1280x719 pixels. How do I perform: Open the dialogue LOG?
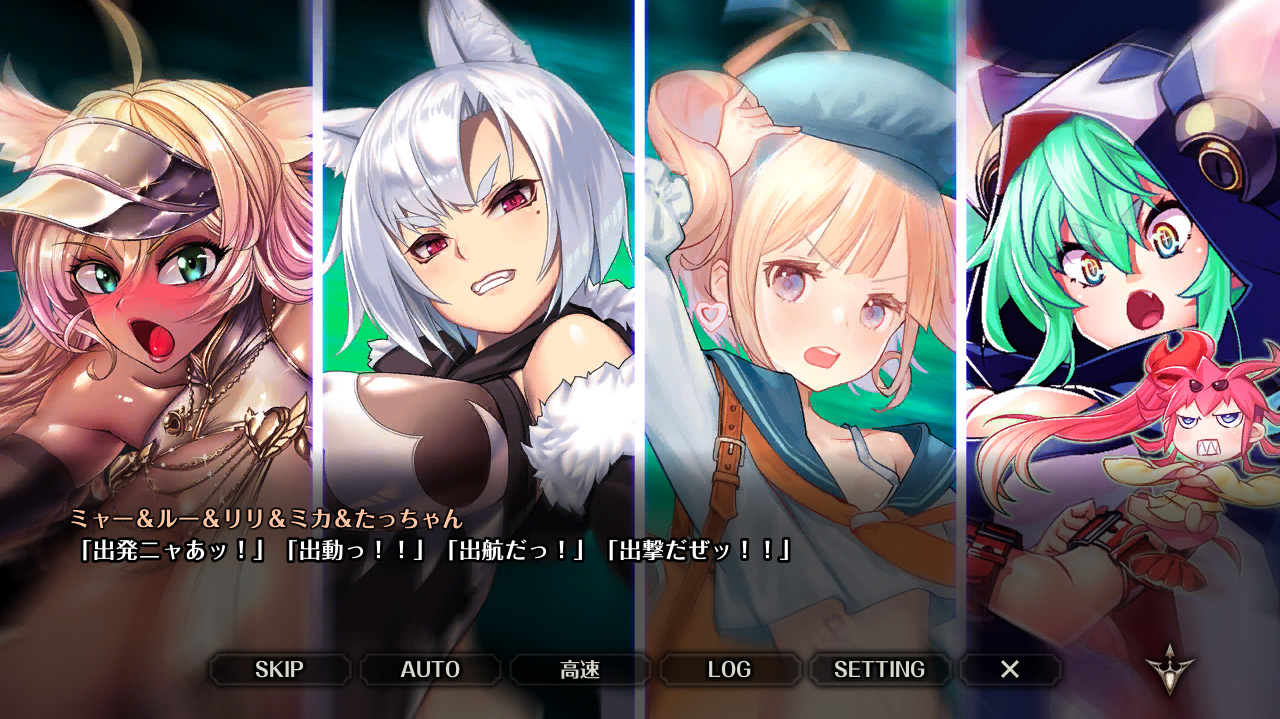[729, 670]
